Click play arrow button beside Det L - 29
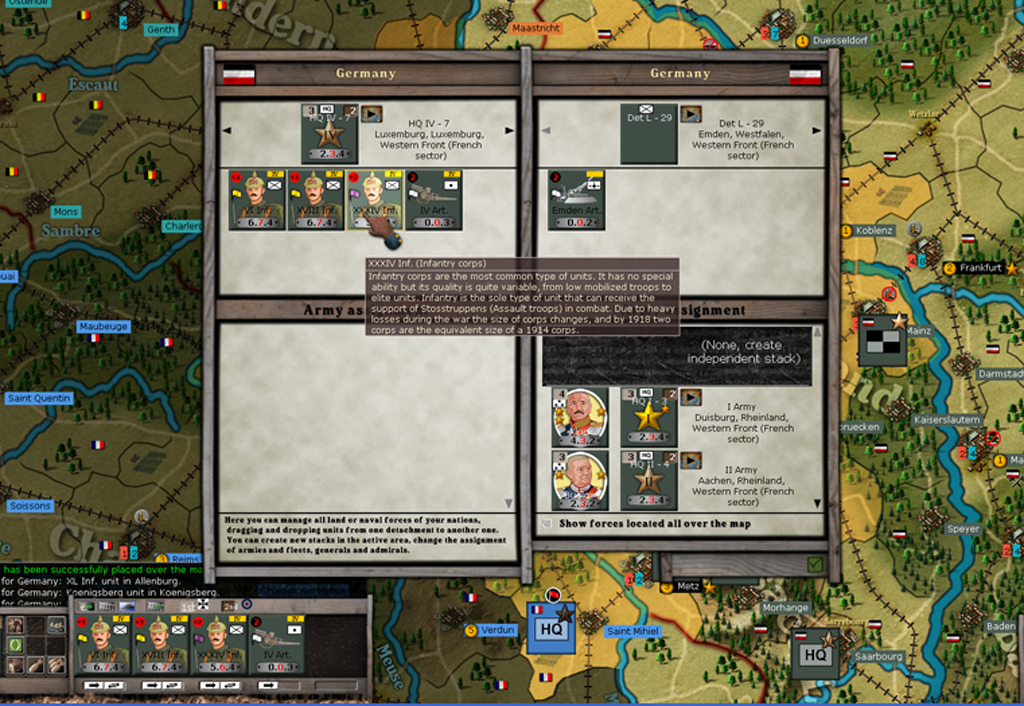Viewport: 1024px width, 706px height. pos(691,114)
